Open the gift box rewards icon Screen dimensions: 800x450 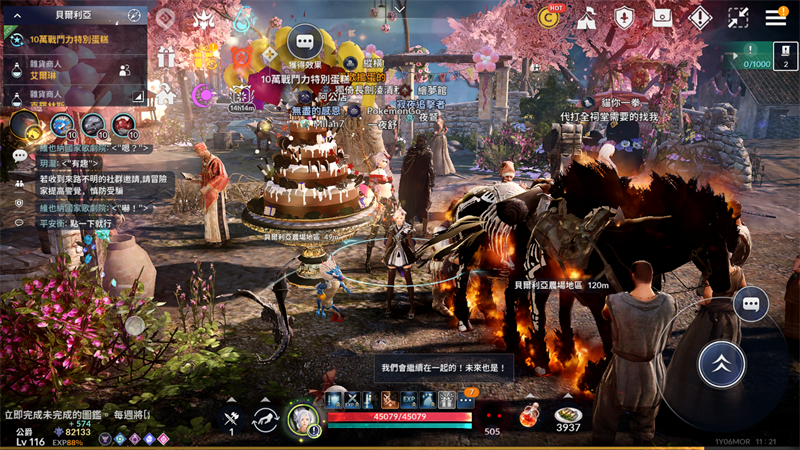[x=166, y=58]
